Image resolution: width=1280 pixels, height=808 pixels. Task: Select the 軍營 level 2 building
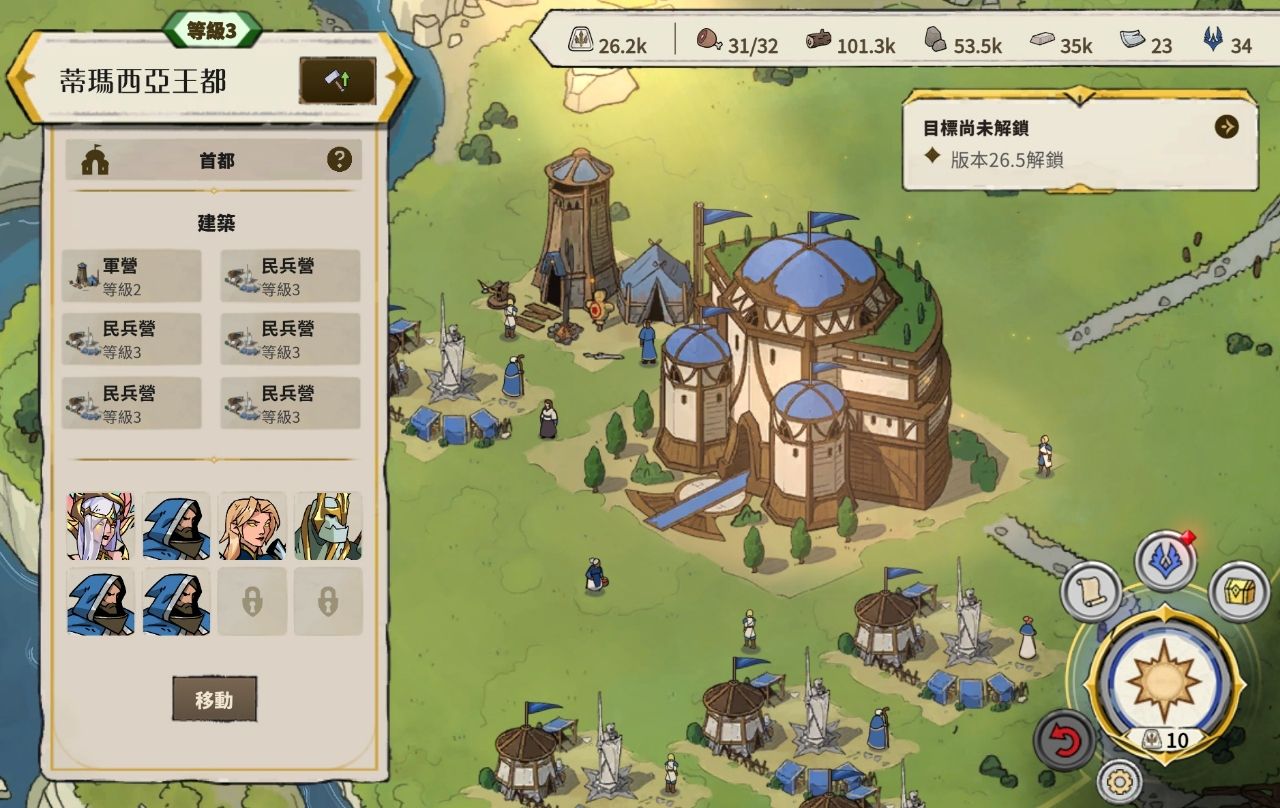click(x=131, y=276)
